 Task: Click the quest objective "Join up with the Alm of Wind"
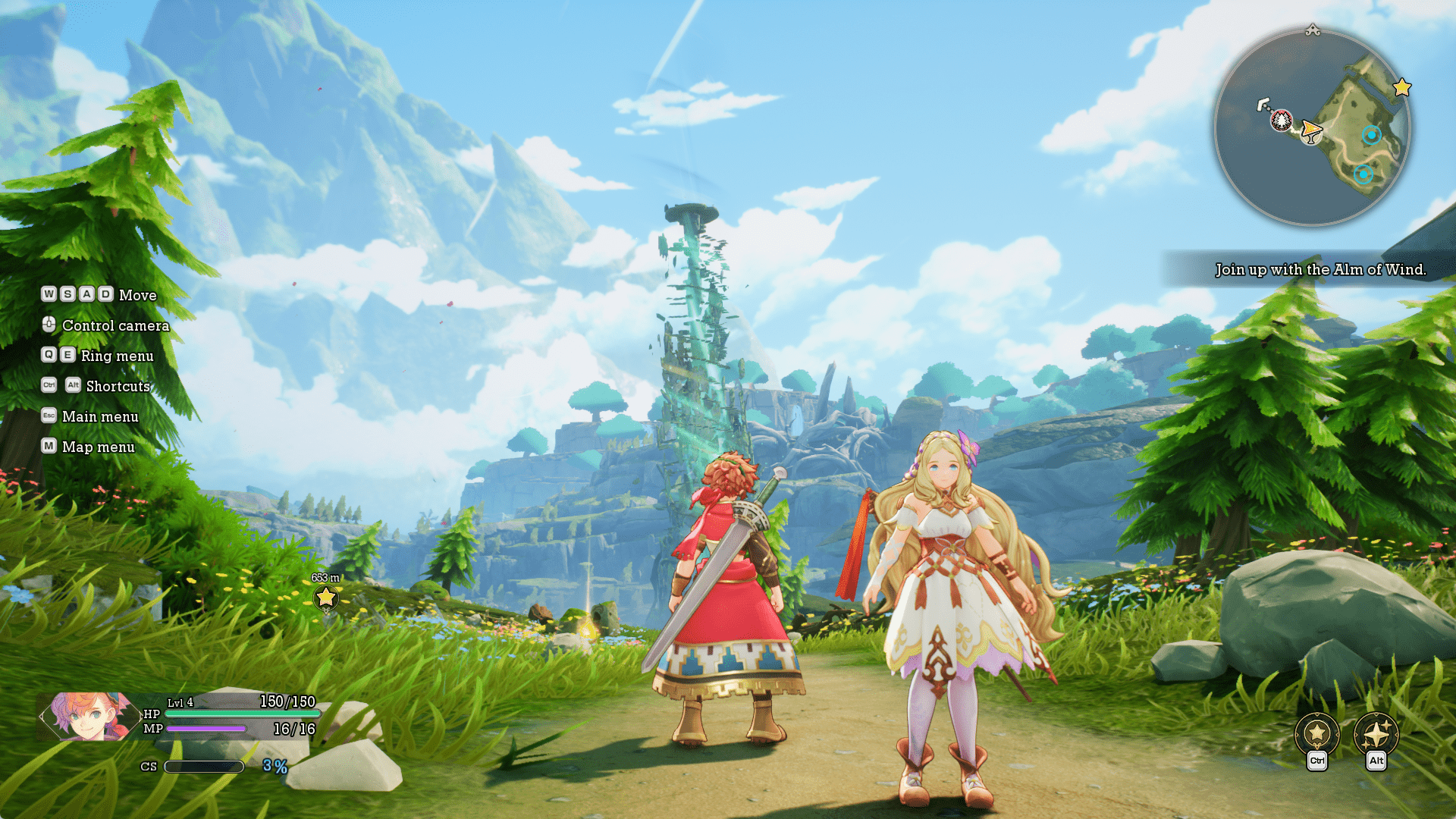[x=1319, y=270]
